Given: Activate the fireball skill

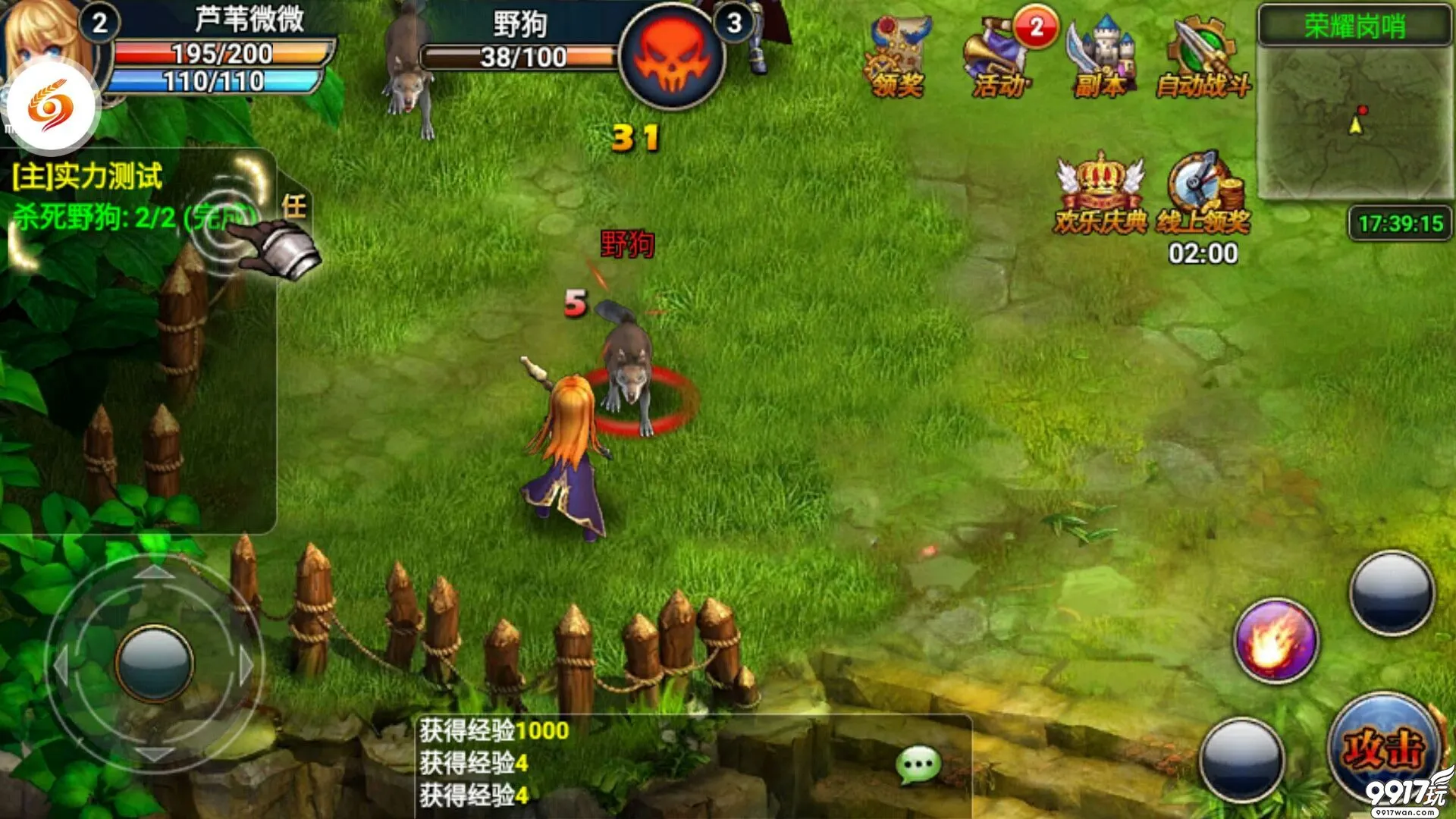Looking at the screenshot, I should click(1276, 641).
